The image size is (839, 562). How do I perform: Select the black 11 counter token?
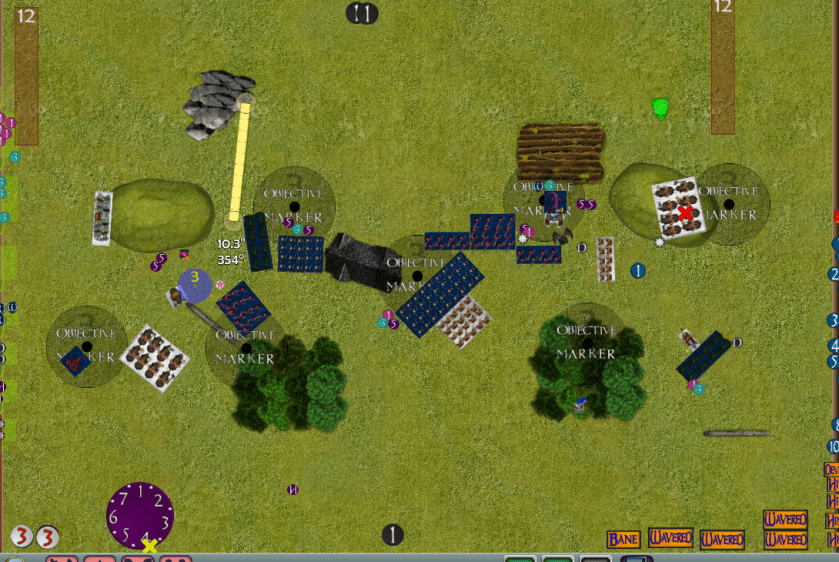362,13
